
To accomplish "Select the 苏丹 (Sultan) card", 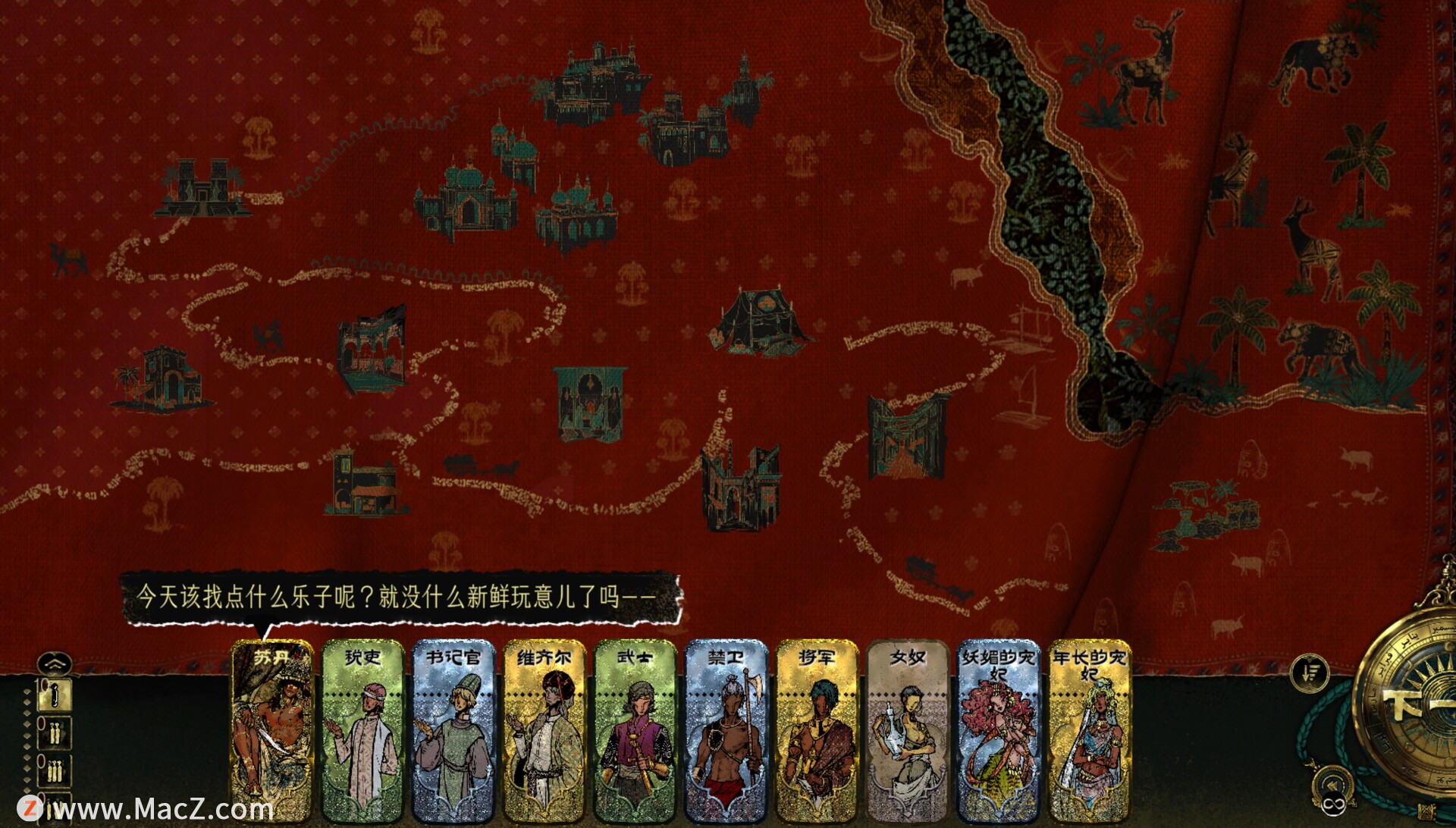I will [x=271, y=732].
